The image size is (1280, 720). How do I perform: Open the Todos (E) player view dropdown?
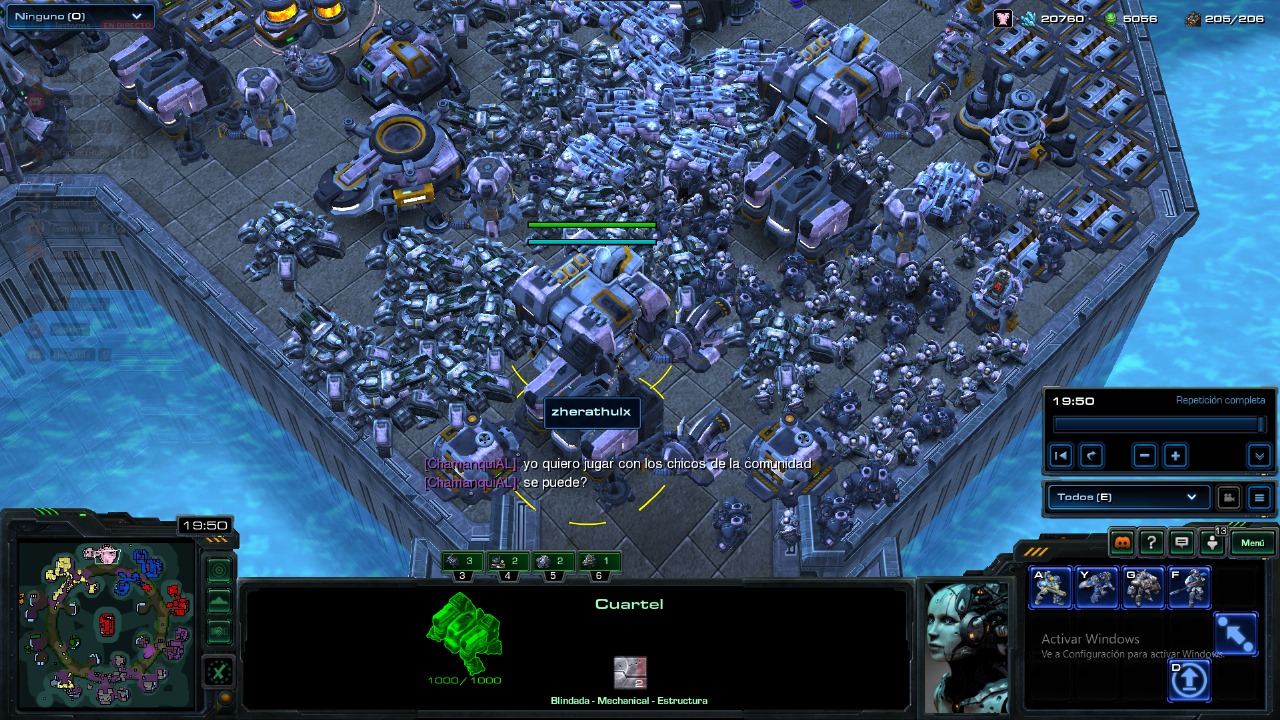tap(1126, 497)
